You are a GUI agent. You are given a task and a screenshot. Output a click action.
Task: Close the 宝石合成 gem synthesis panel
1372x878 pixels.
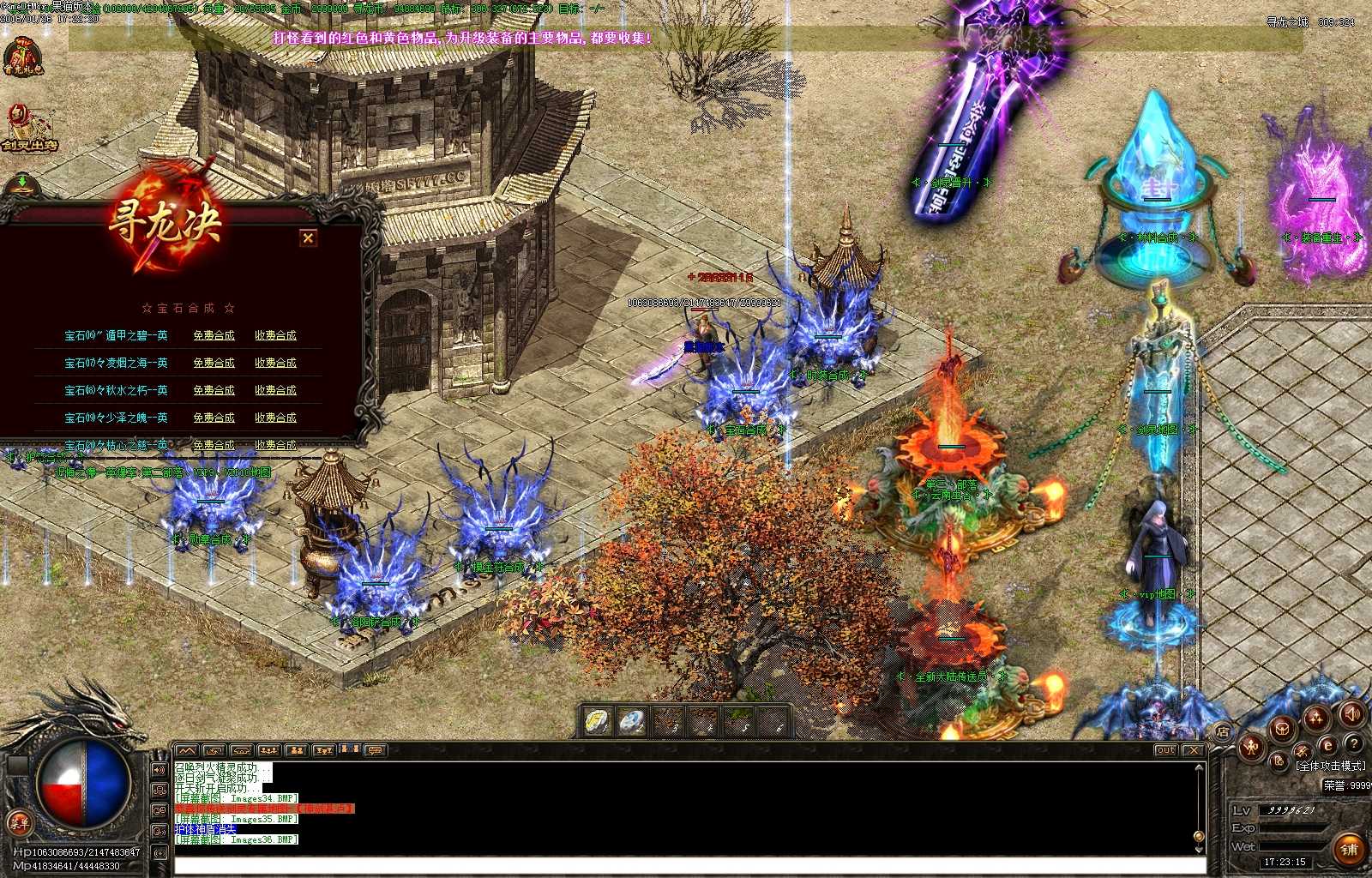pyautogui.click(x=309, y=239)
